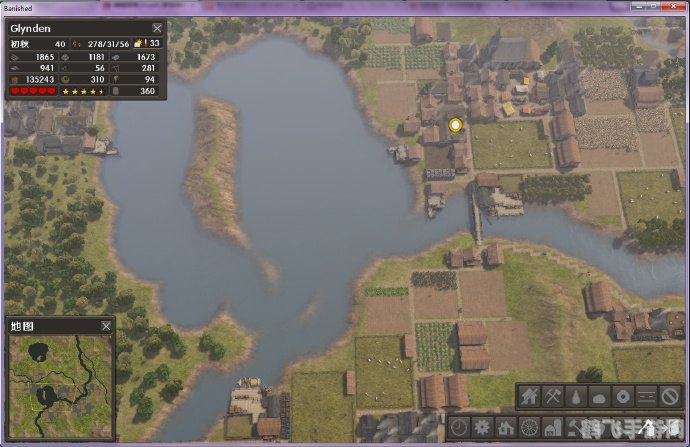Open the house icon on bottom toolbar
690x447 pixels.
coord(506,425)
